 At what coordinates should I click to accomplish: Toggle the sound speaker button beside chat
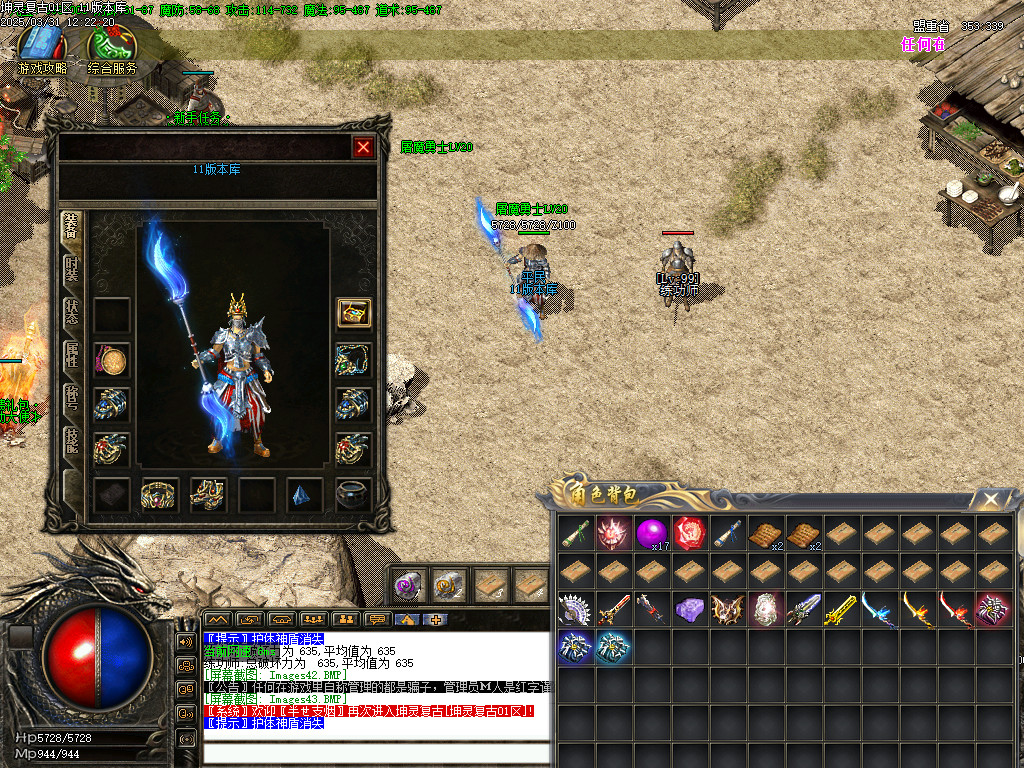pos(186,641)
